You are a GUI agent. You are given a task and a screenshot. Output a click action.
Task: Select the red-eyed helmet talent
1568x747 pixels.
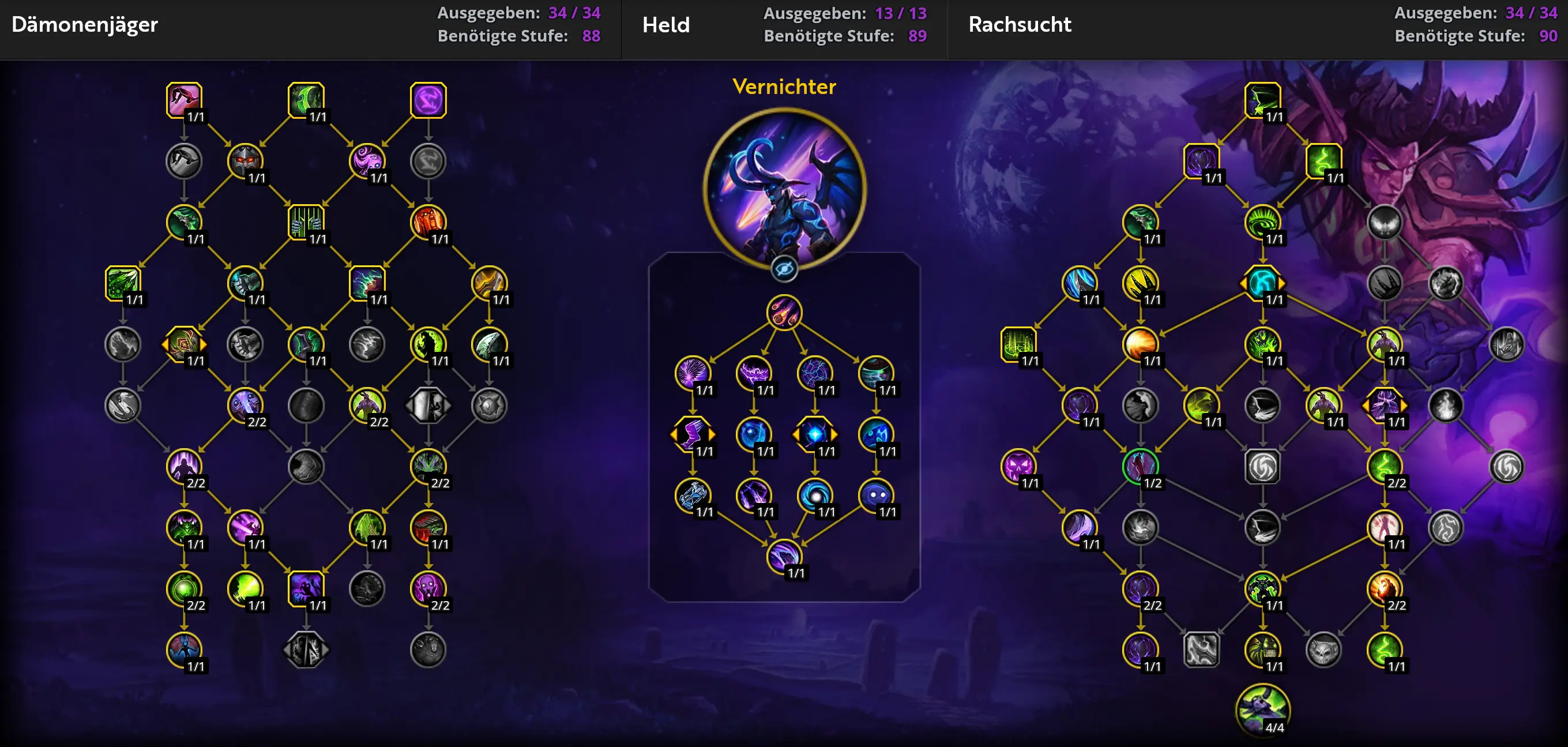(245, 161)
